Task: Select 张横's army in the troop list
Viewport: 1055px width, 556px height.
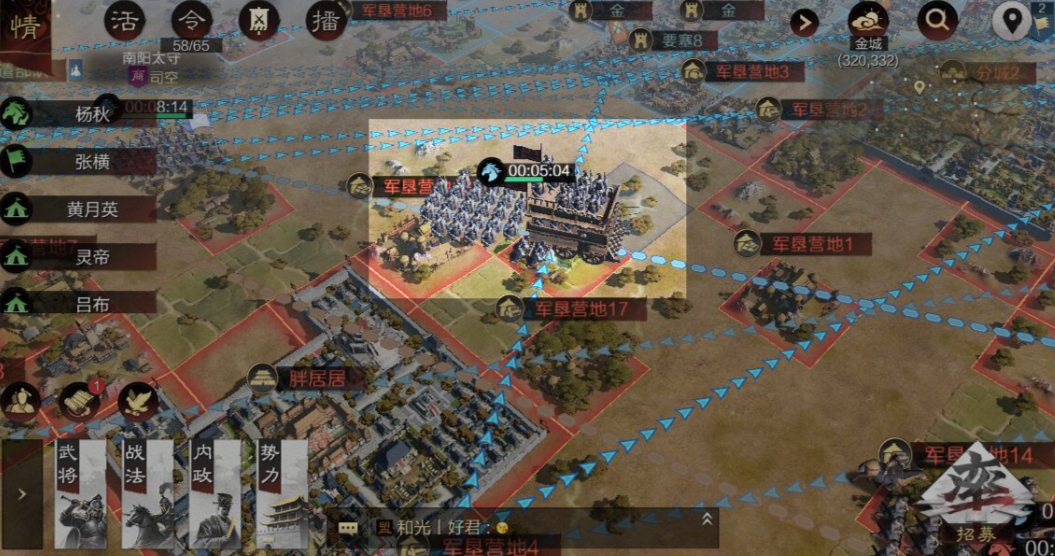Action: pyautogui.click(x=90, y=161)
